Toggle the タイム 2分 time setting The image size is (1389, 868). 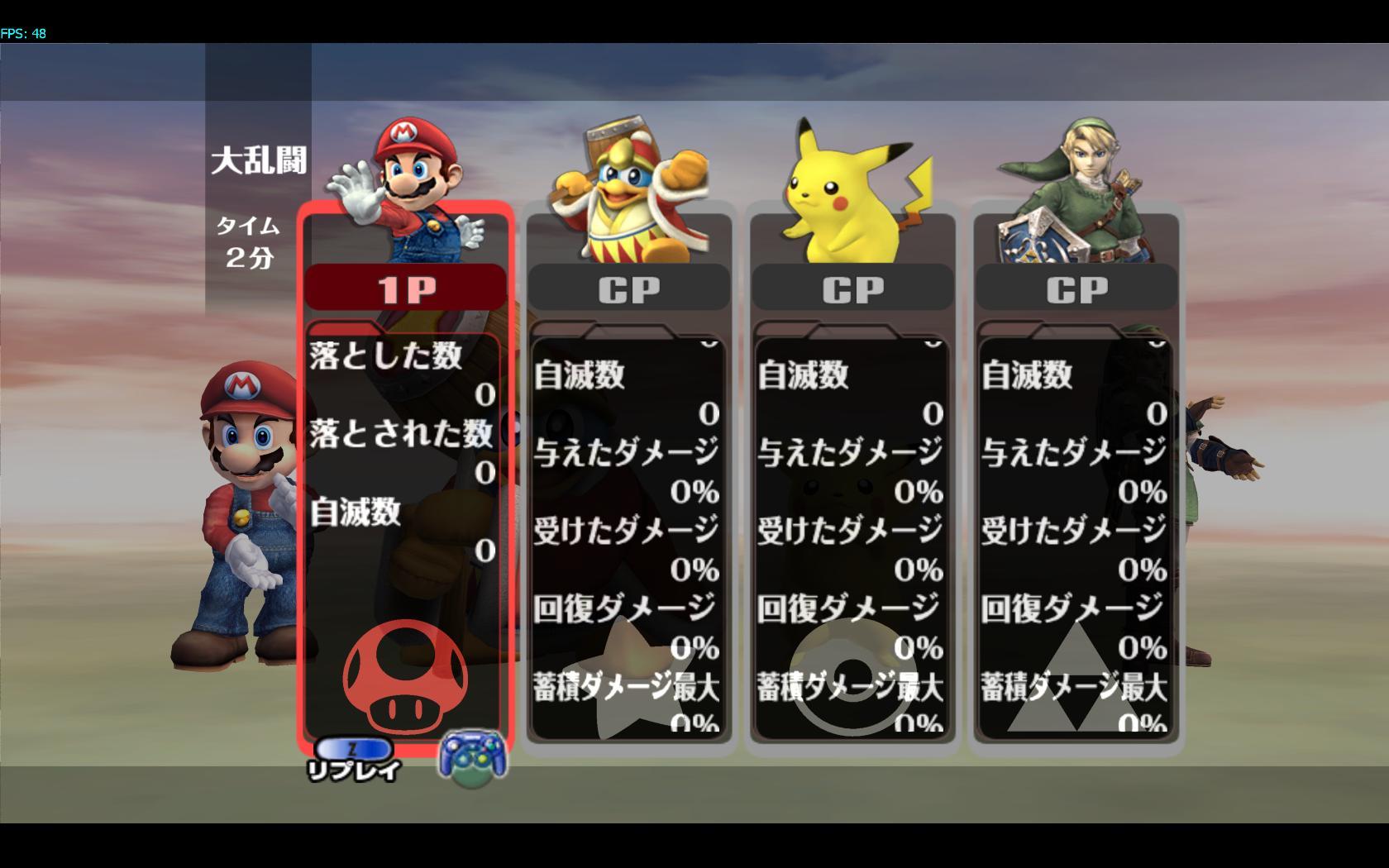[248, 240]
